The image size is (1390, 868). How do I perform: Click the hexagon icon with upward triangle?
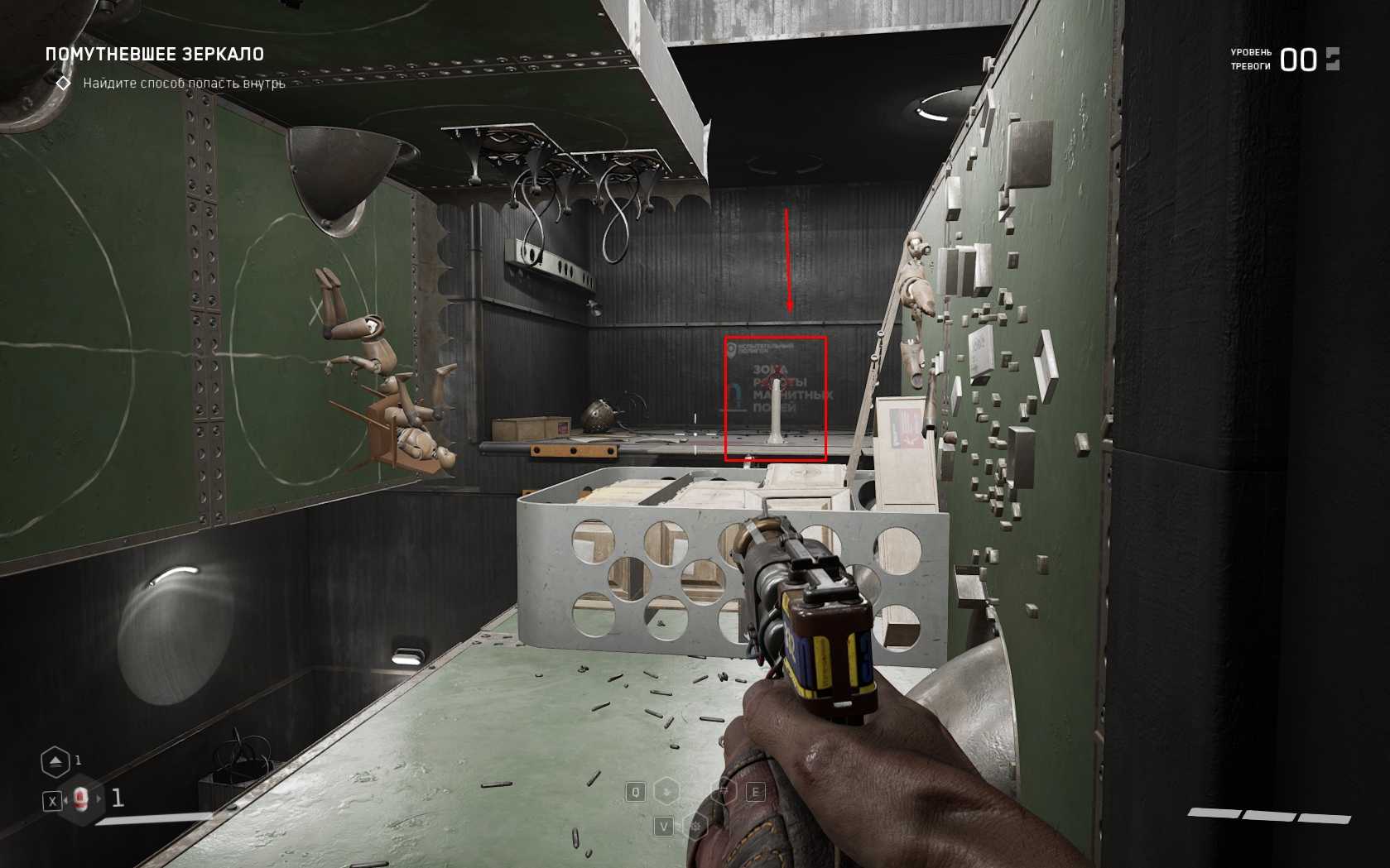tap(55, 761)
